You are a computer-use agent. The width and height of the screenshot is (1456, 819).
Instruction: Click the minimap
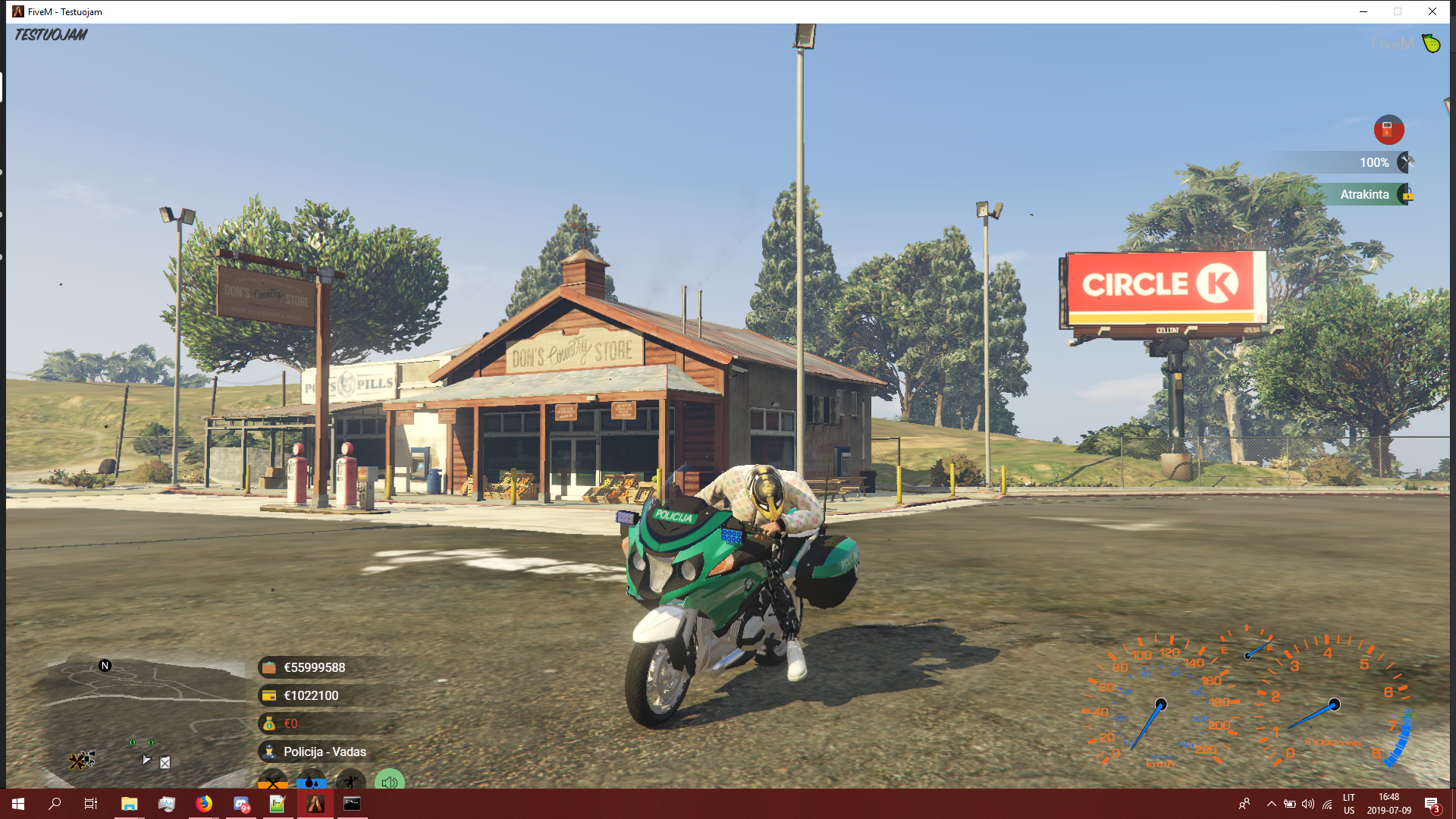coord(144,720)
